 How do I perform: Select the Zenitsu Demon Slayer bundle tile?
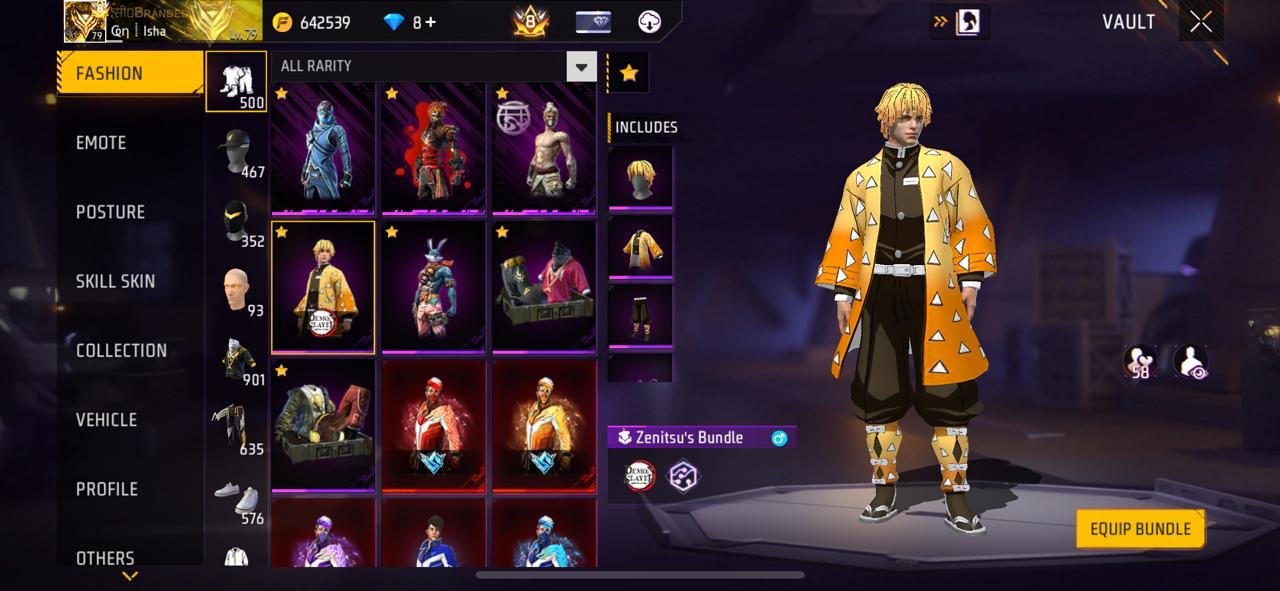323,287
